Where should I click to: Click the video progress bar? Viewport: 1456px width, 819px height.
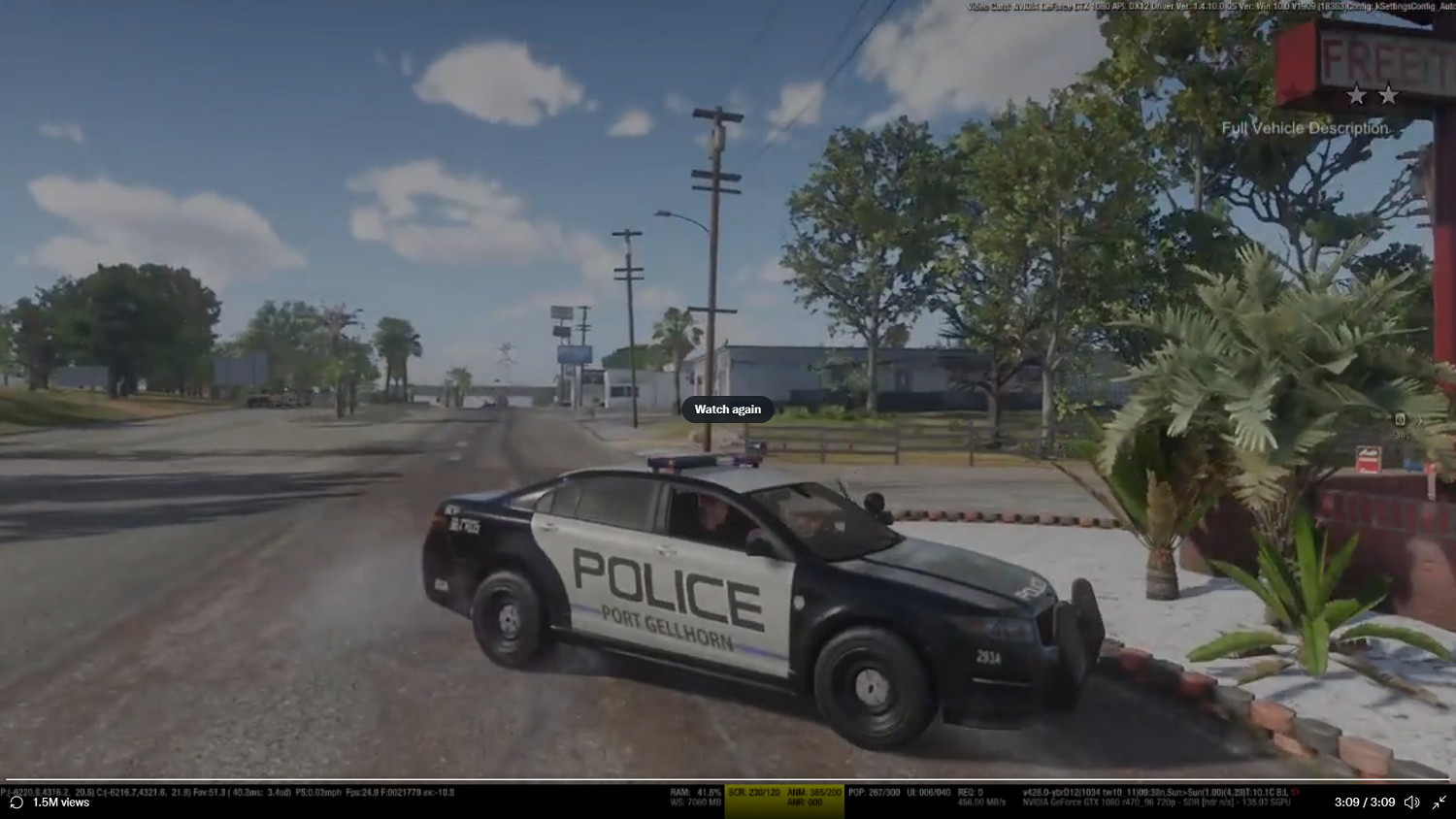pos(728,779)
